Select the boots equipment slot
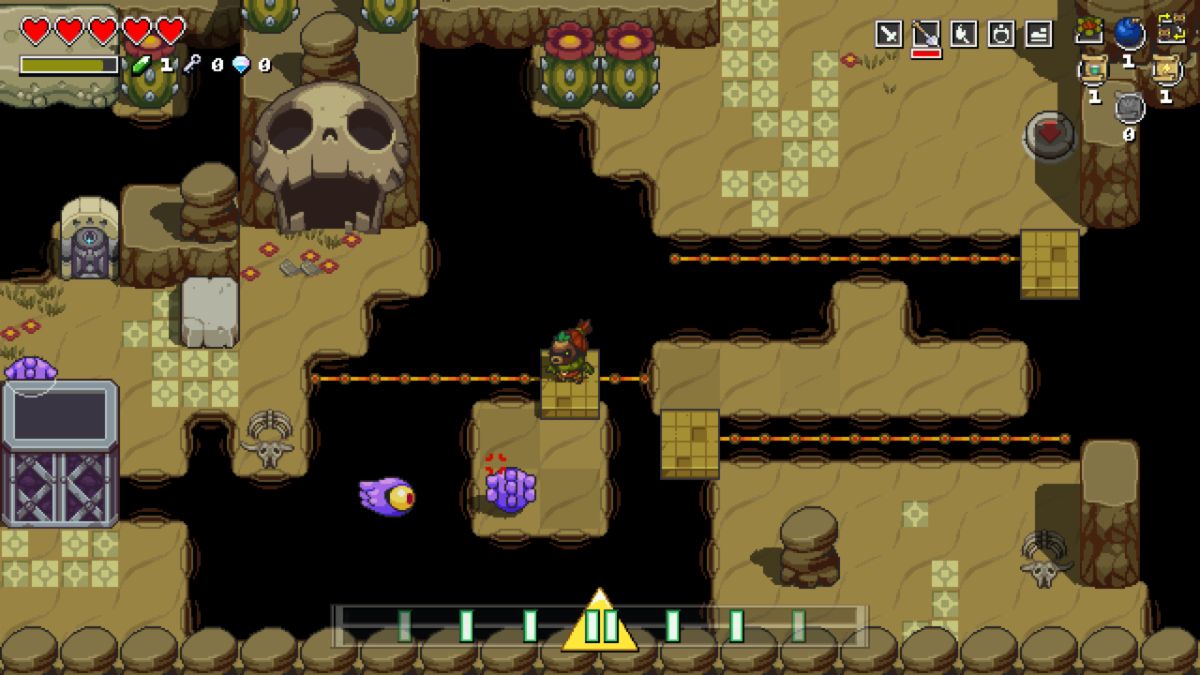The width and height of the screenshot is (1200, 675). coord(1038,34)
